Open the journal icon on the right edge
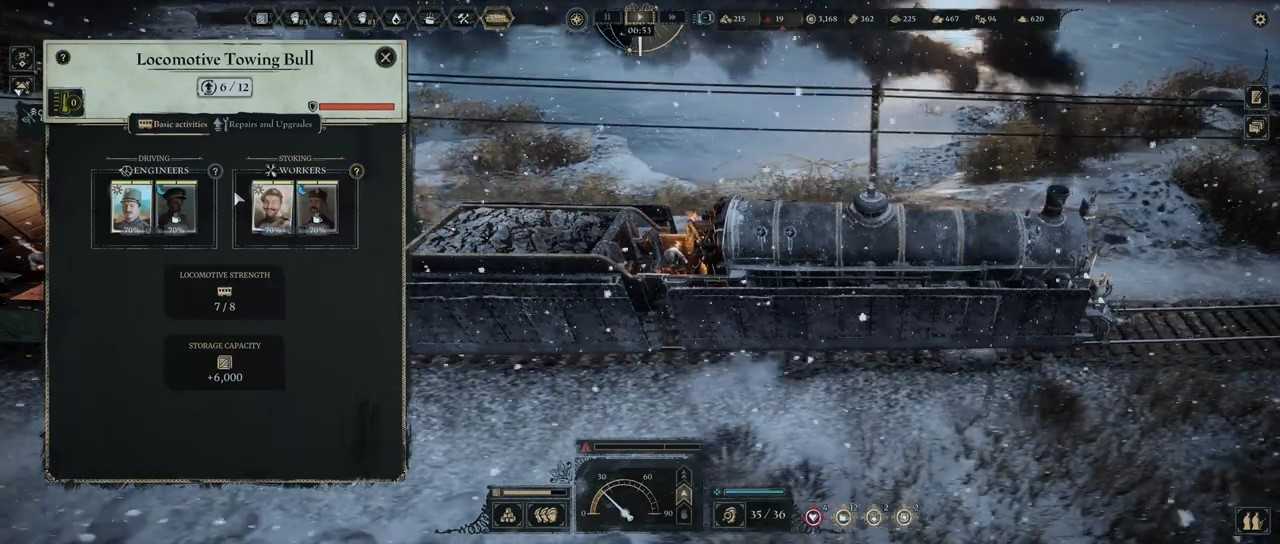 (1256, 97)
